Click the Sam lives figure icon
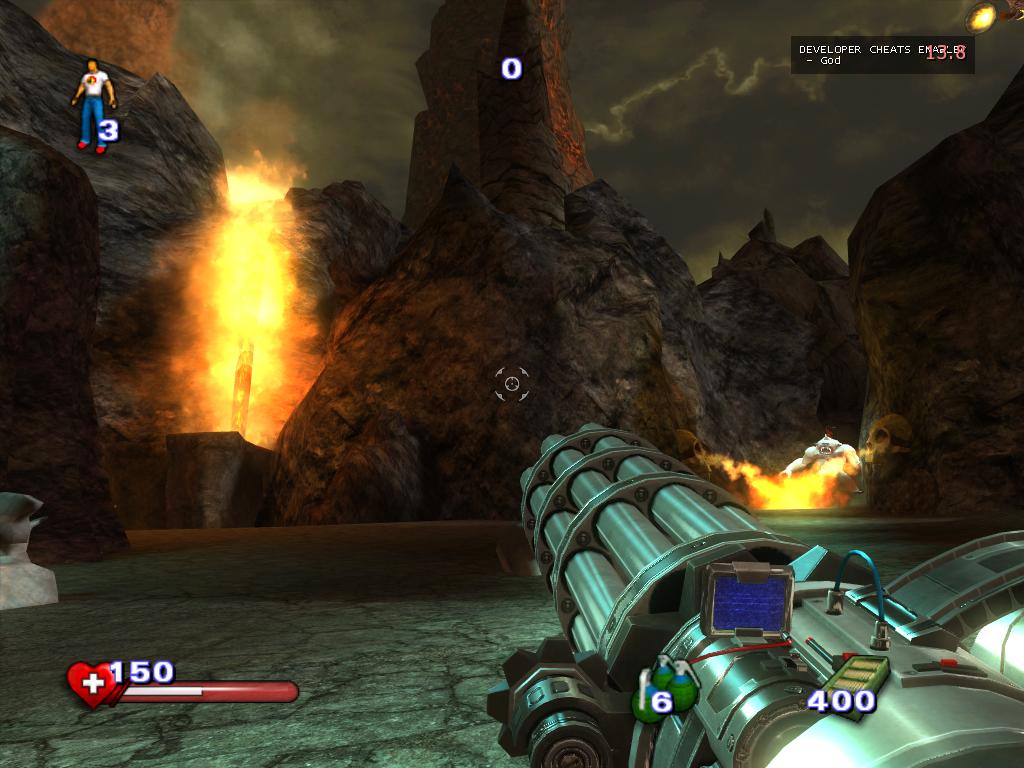Image resolution: width=1024 pixels, height=768 pixels. pyautogui.click(x=93, y=104)
